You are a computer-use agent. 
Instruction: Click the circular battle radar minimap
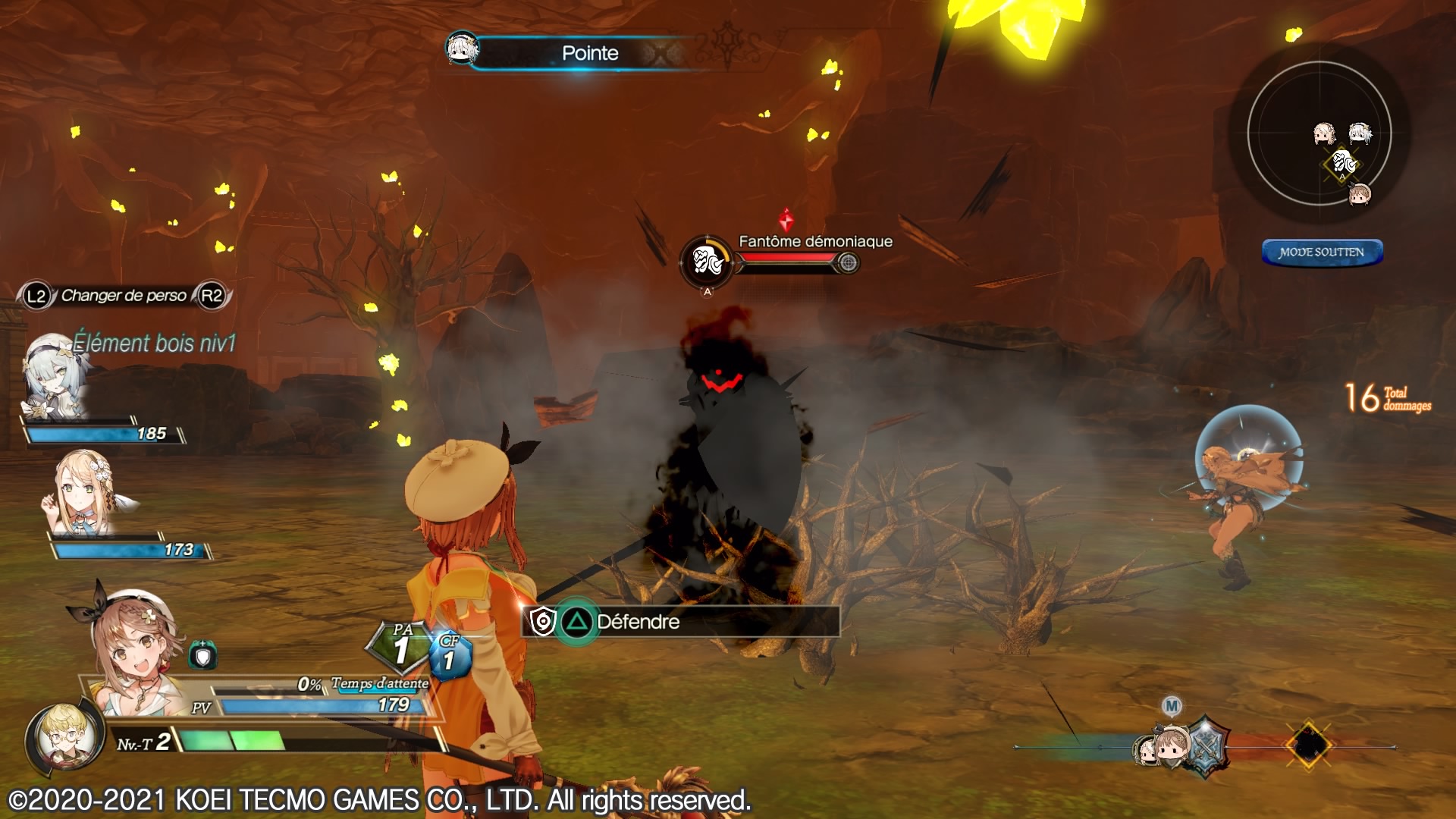pos(1319,133)
